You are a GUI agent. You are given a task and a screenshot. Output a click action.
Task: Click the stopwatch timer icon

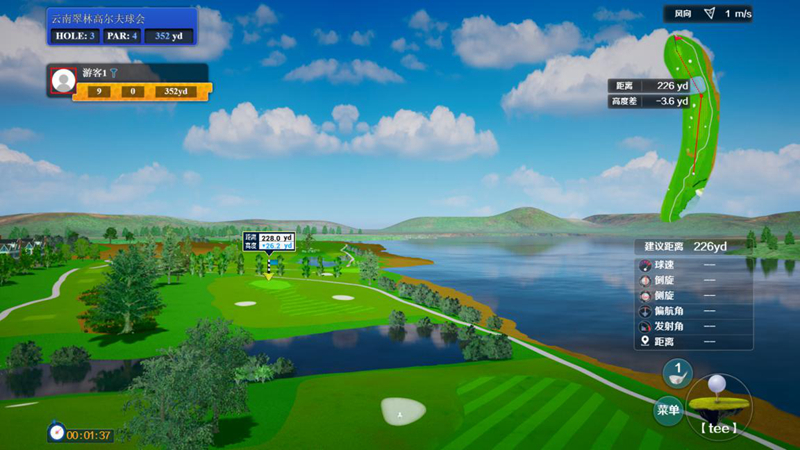click(x=57, y=434)
